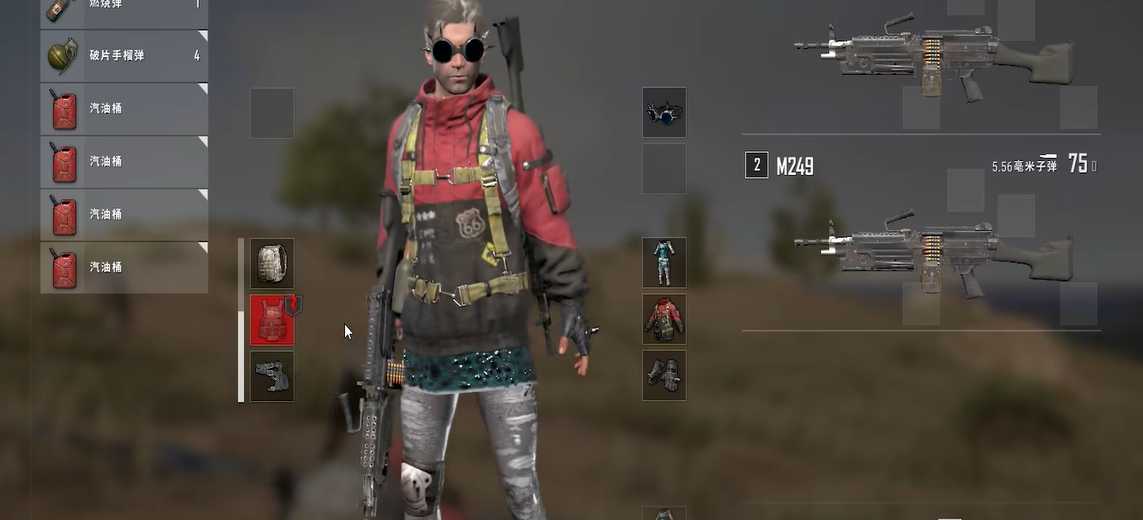The image size is (1143, 520).
Task: Click the fingerless gloves clothing slot
Action: click(x=663, y=375)
